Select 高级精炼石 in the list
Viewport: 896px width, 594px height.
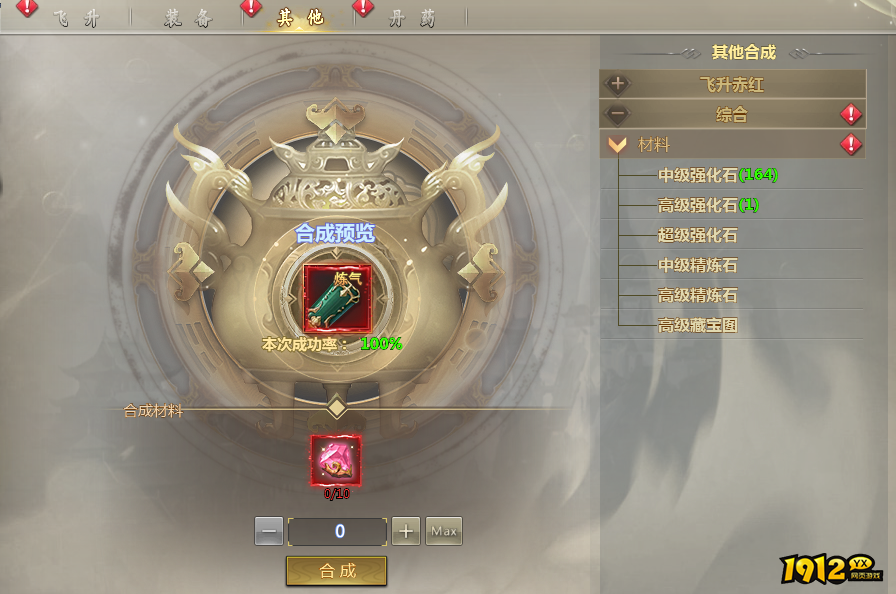tap(697, 295)
